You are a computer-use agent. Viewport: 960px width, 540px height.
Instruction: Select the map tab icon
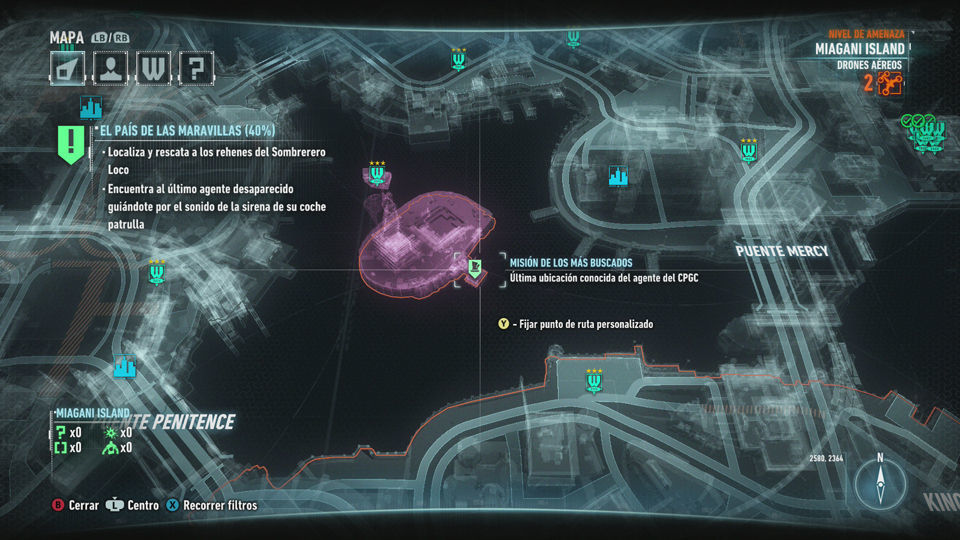[x=67, y=68]
